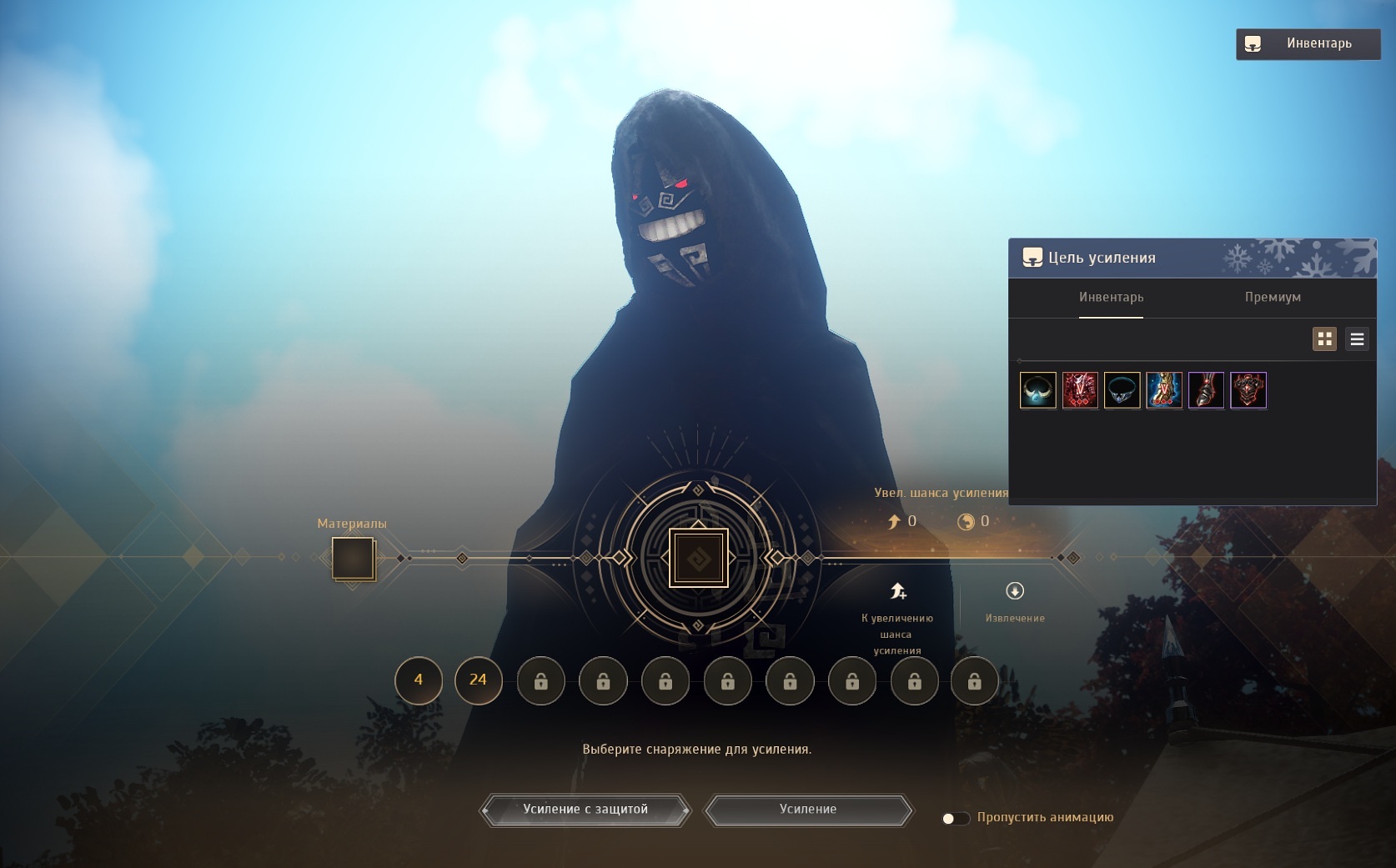Click the central enhancement target slot

click(x=699, y=558)
